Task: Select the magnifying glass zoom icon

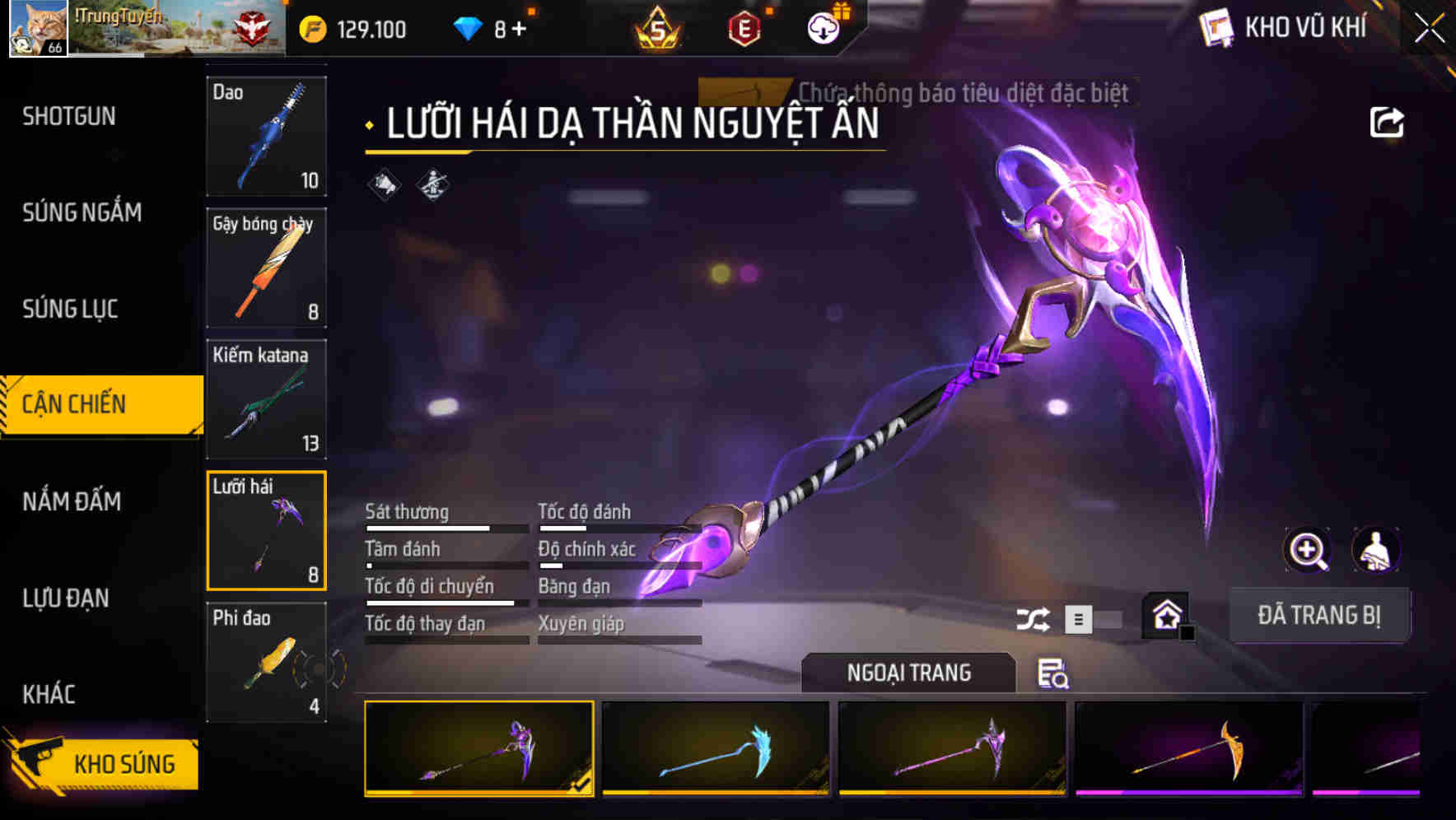Action: click(x=1306, y=550)
